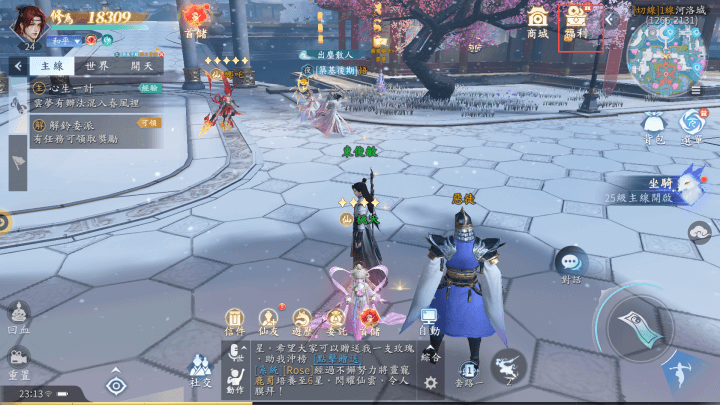Claim the 解鈴委派 task reward
The width and height of the screenshot is (720, 405).
[148, 123]
